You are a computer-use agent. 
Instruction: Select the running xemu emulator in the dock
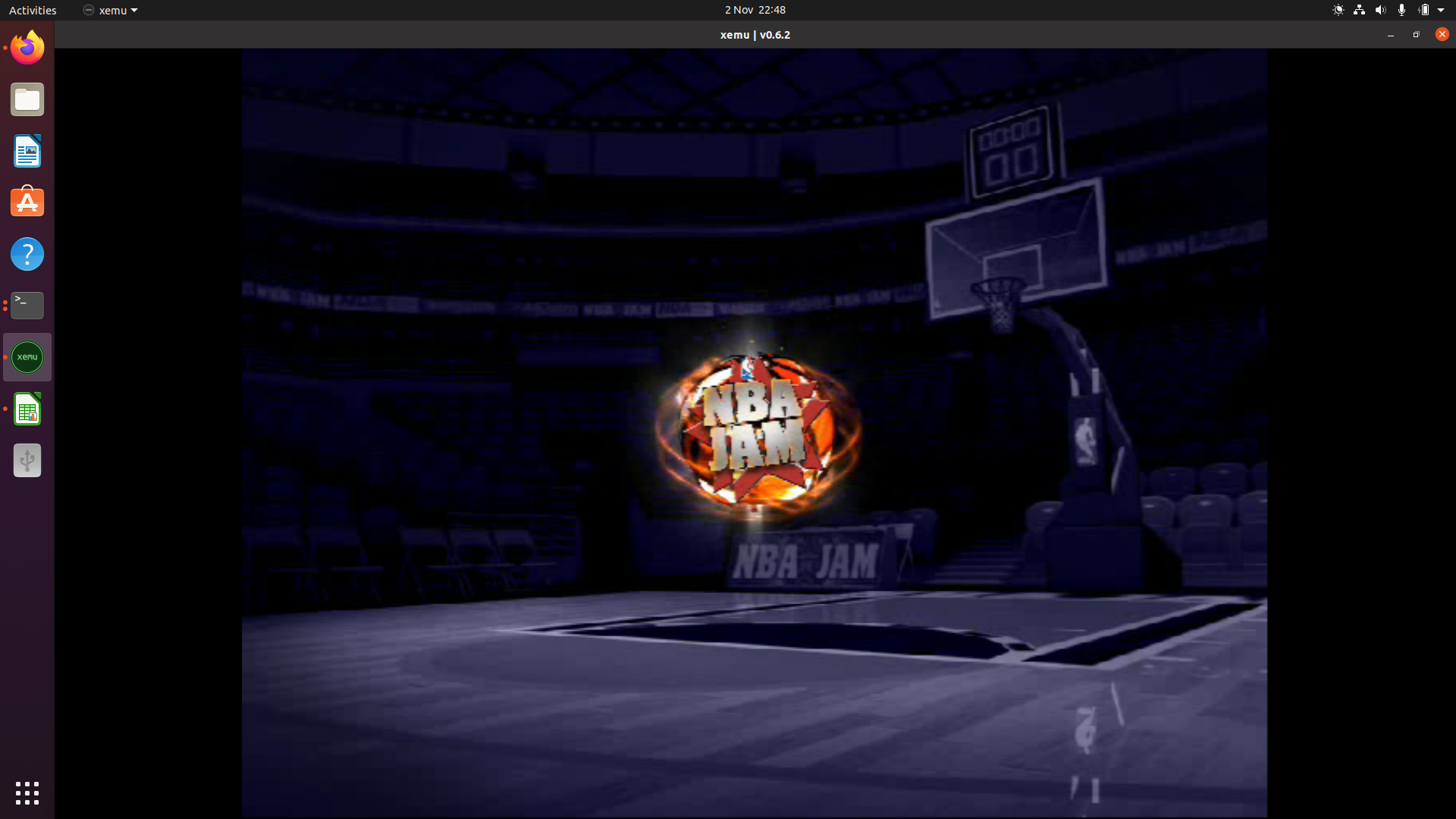27,356
